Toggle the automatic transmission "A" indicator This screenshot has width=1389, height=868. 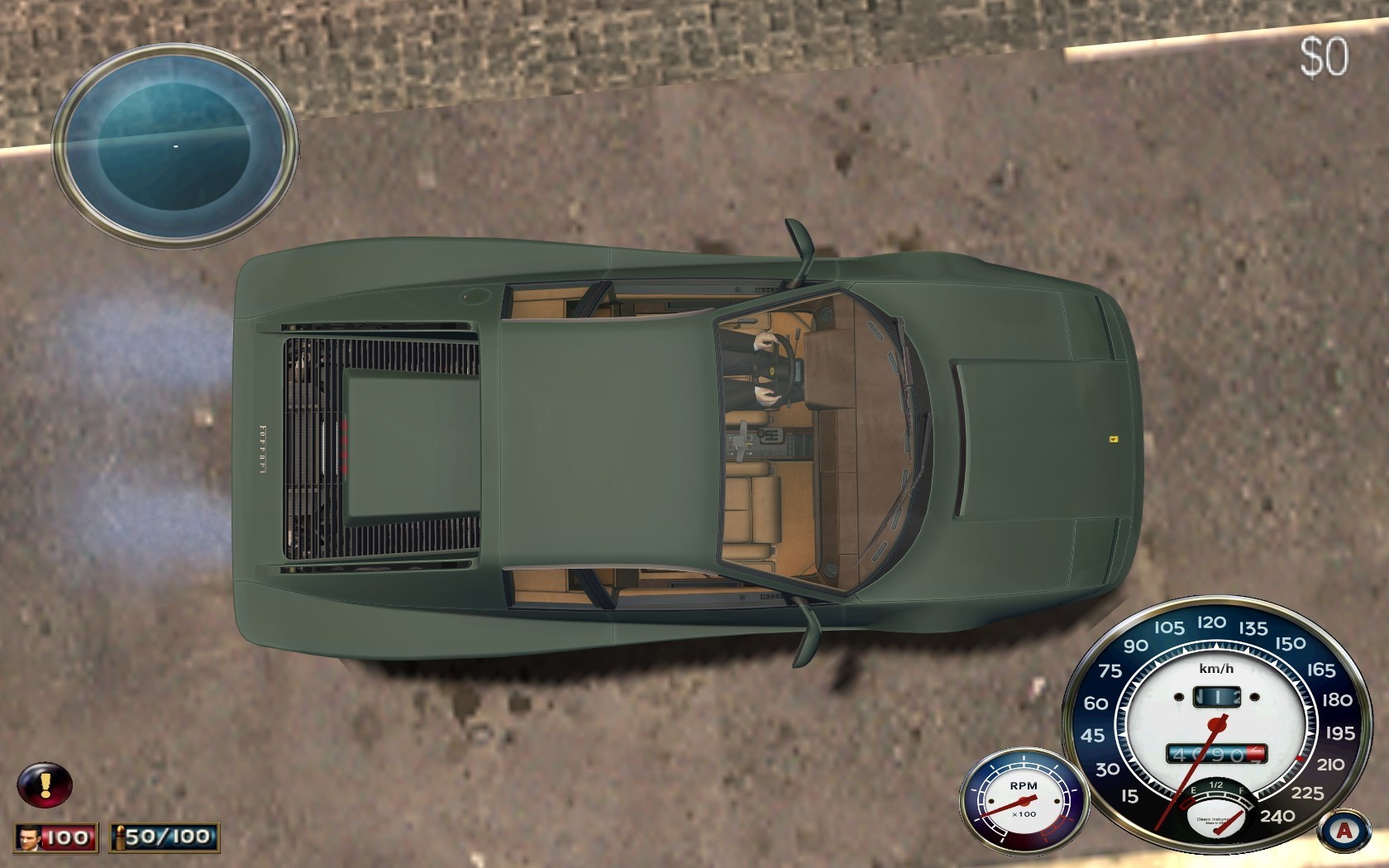click(x=1344, y=831)
